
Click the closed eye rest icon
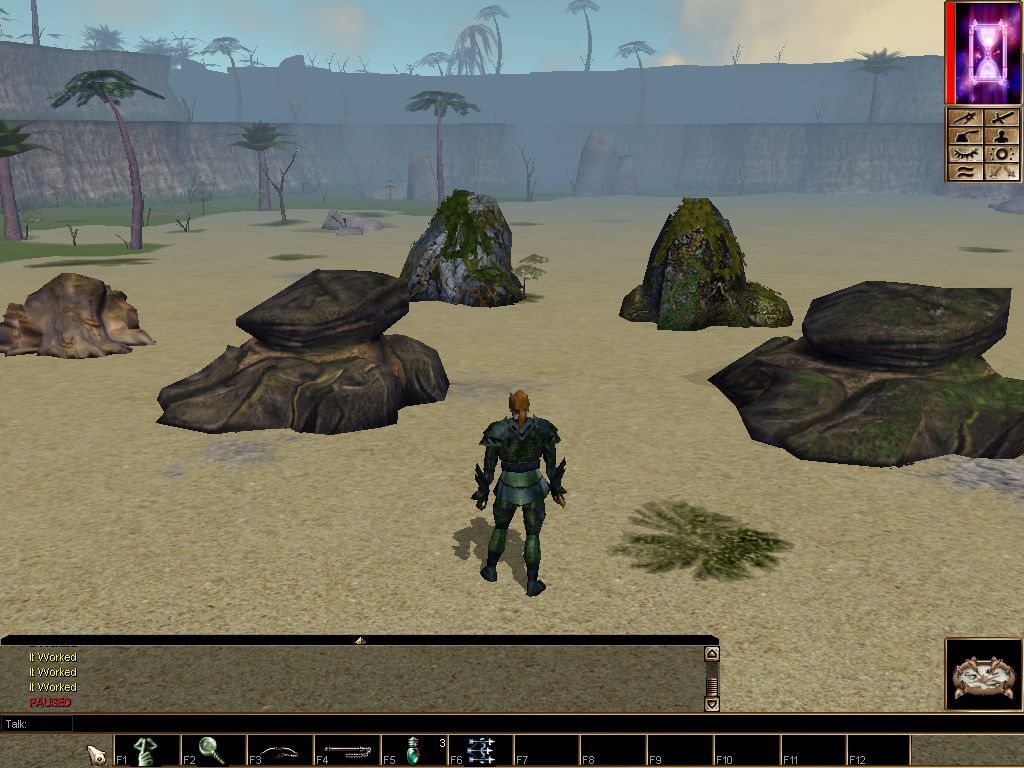[964, 154]
